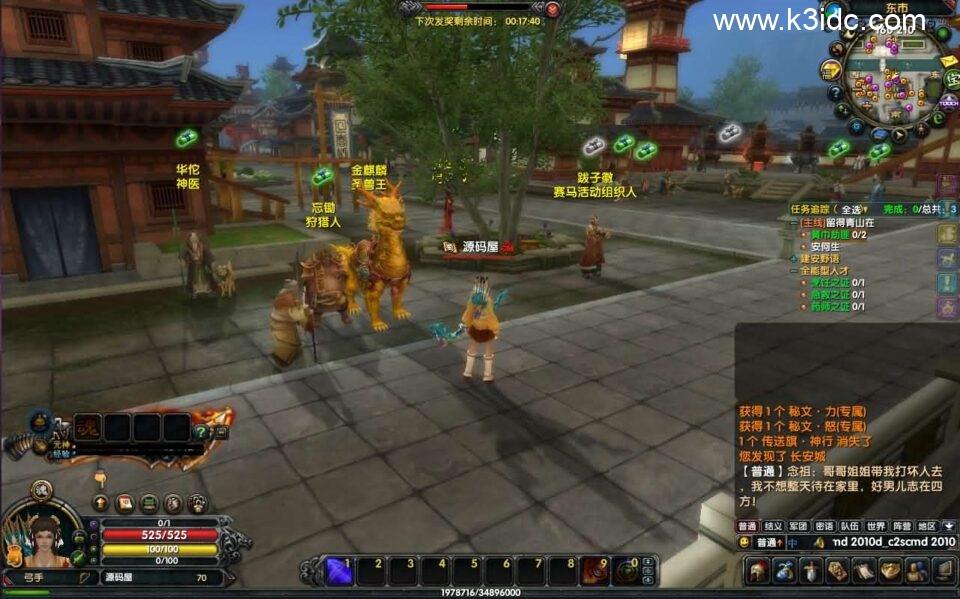Open the system menu monitor icon
Image resolution: width=960 pixels, height=599 pixels.
coord(943,571)
